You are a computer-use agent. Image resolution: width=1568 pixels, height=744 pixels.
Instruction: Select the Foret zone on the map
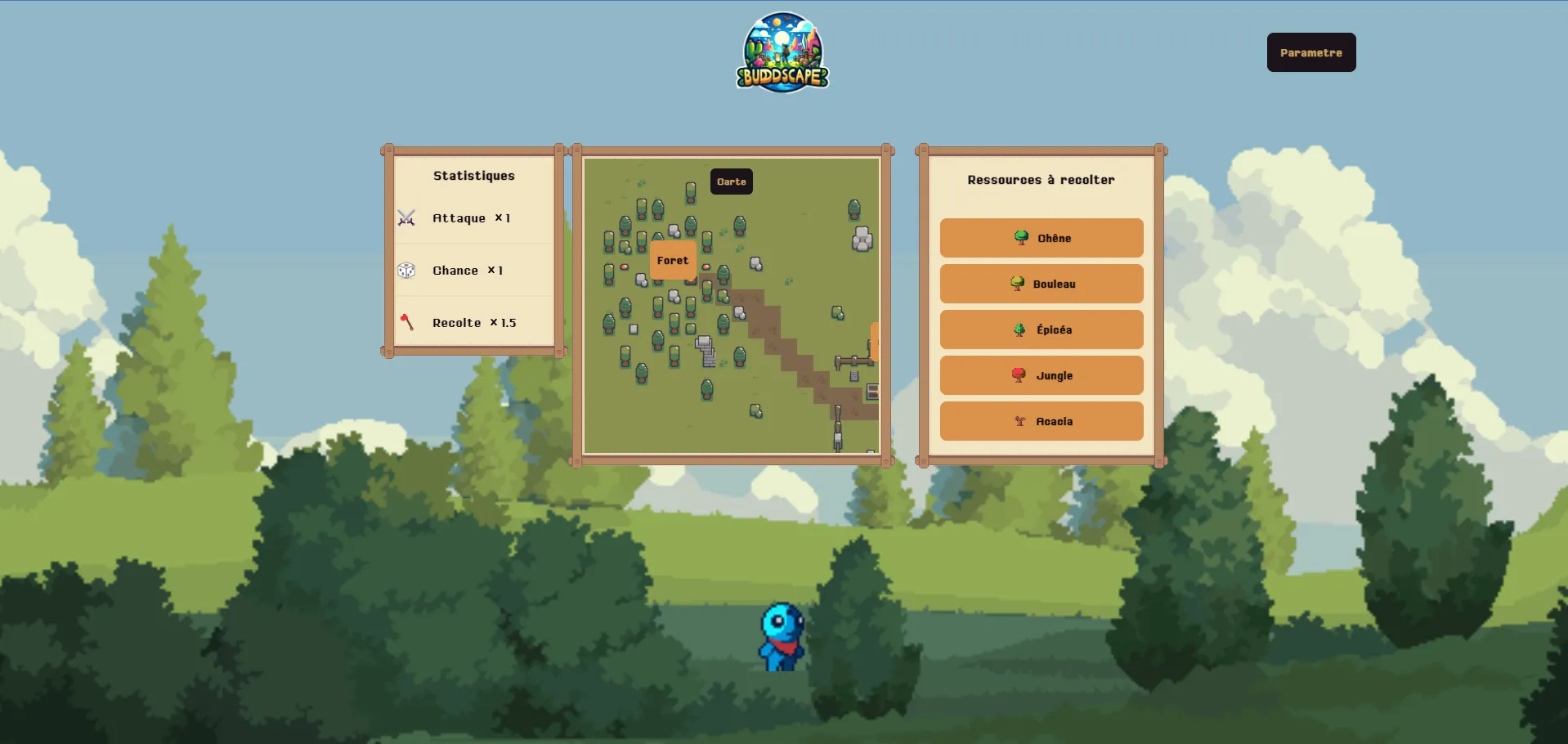tap(673, 260)
